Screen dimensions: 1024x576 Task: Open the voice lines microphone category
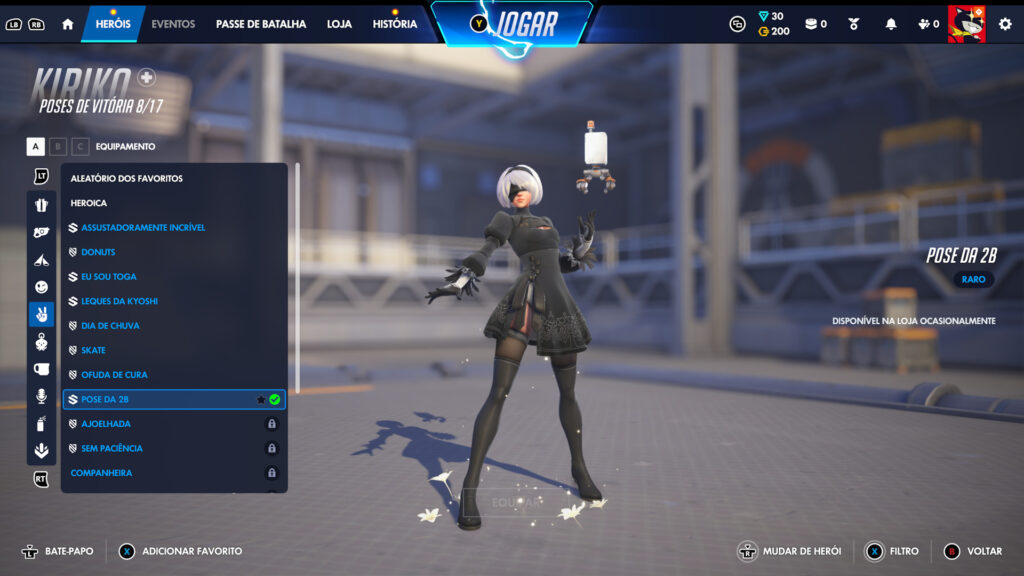41,396
